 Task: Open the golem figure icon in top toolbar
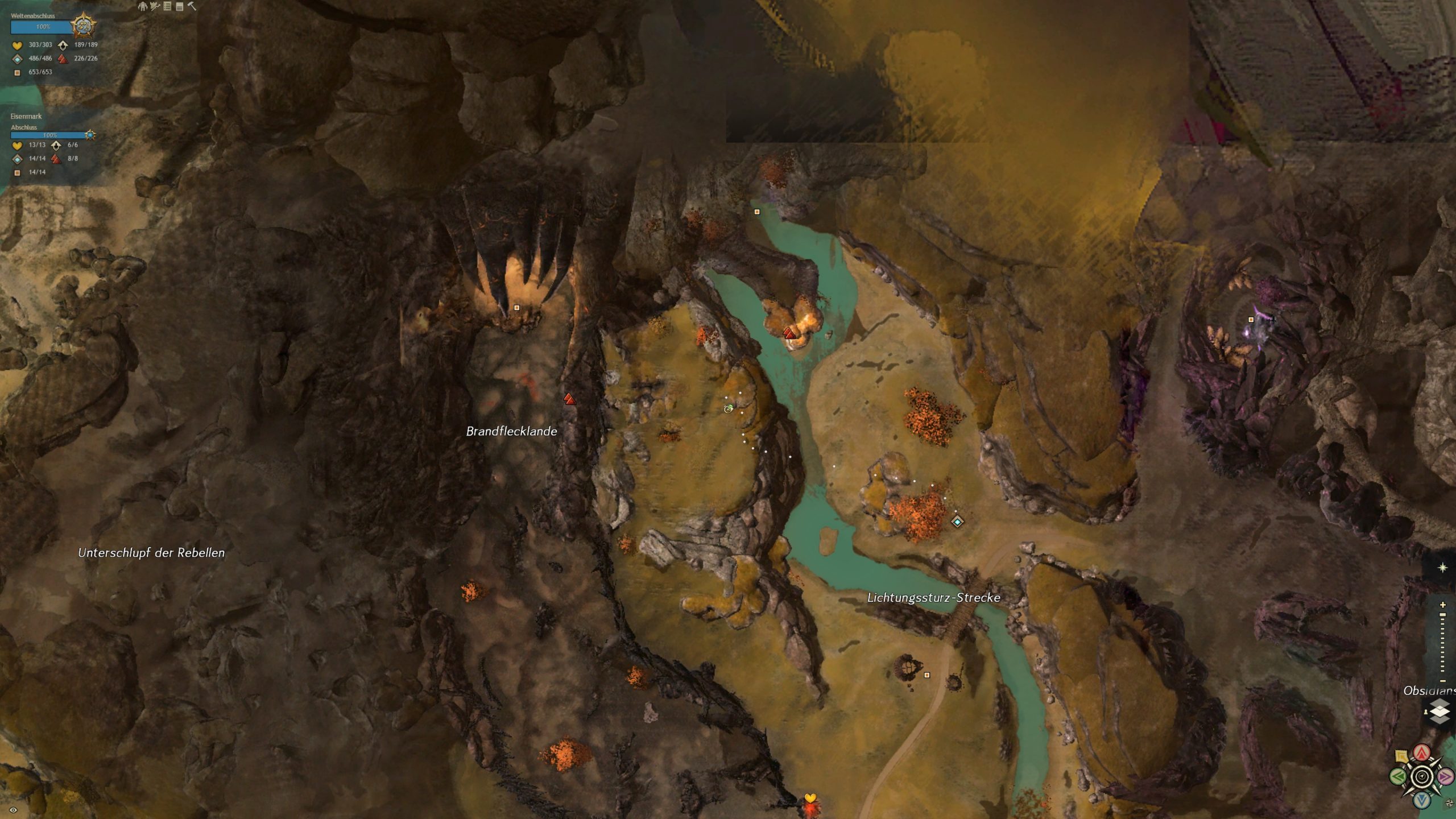(142, 6)
